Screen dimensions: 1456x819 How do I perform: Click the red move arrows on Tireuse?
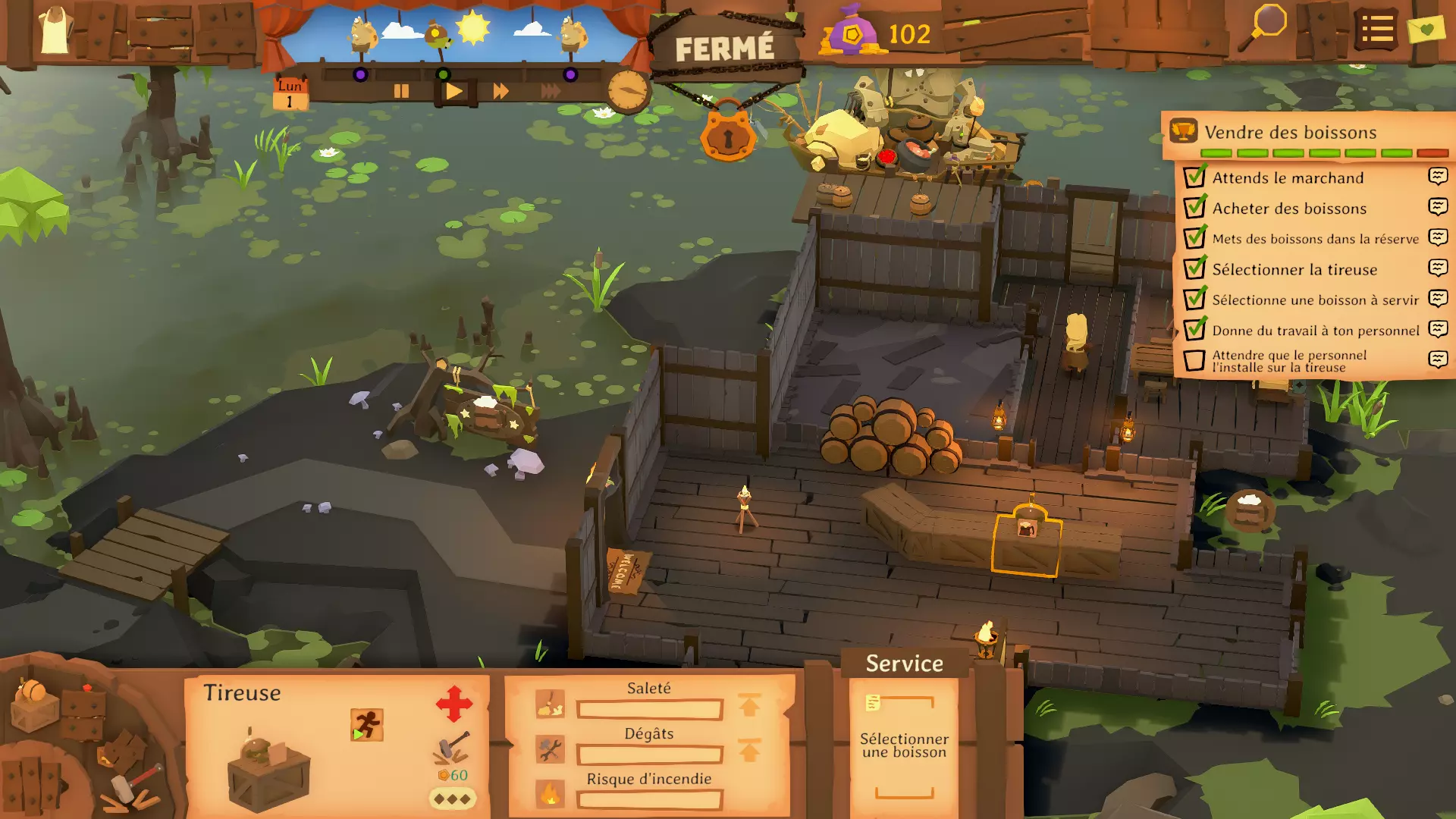pyautogui.click(x=454, y=704)
